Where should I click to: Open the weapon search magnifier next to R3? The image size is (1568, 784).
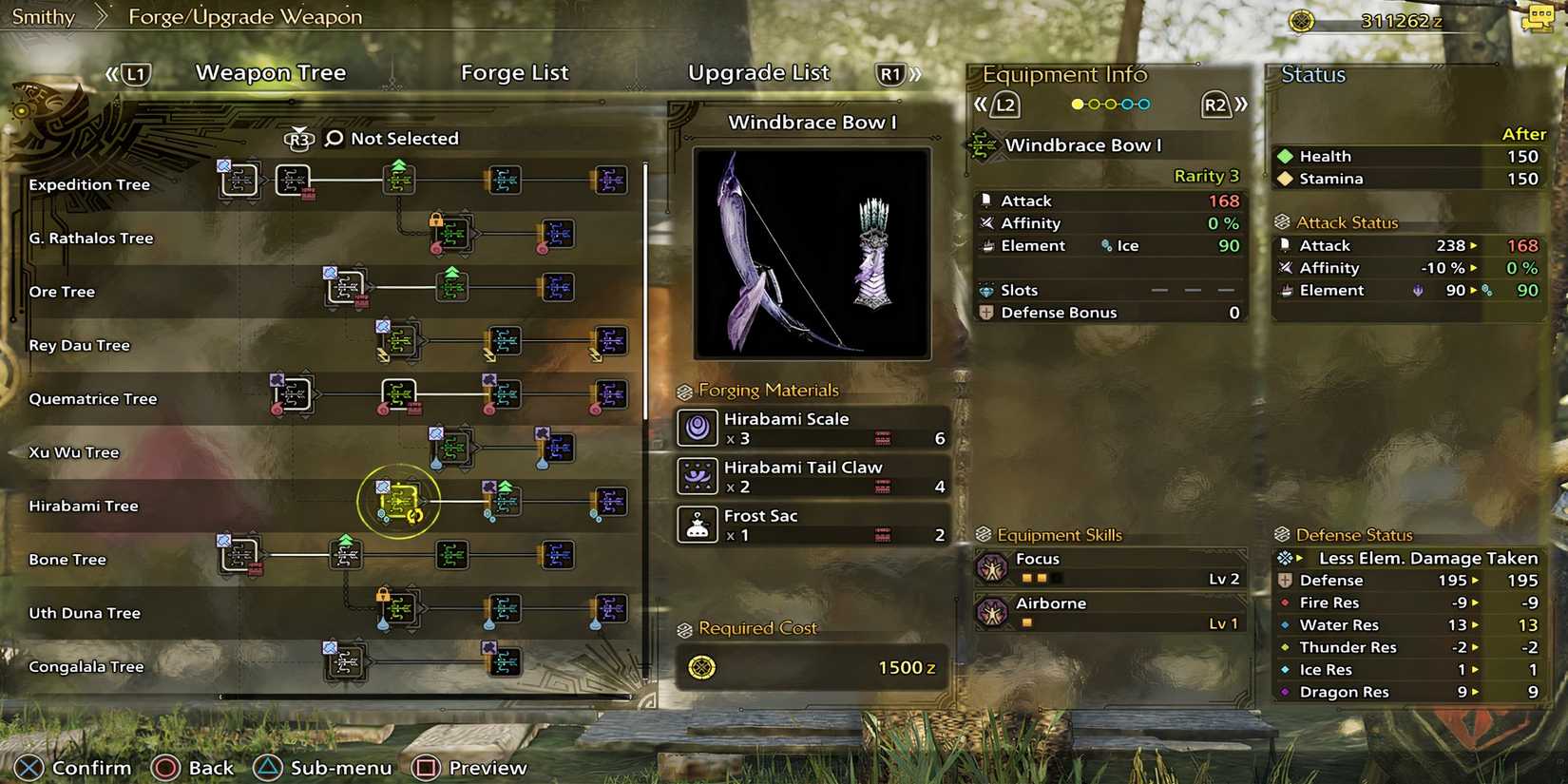coord(332,138)
